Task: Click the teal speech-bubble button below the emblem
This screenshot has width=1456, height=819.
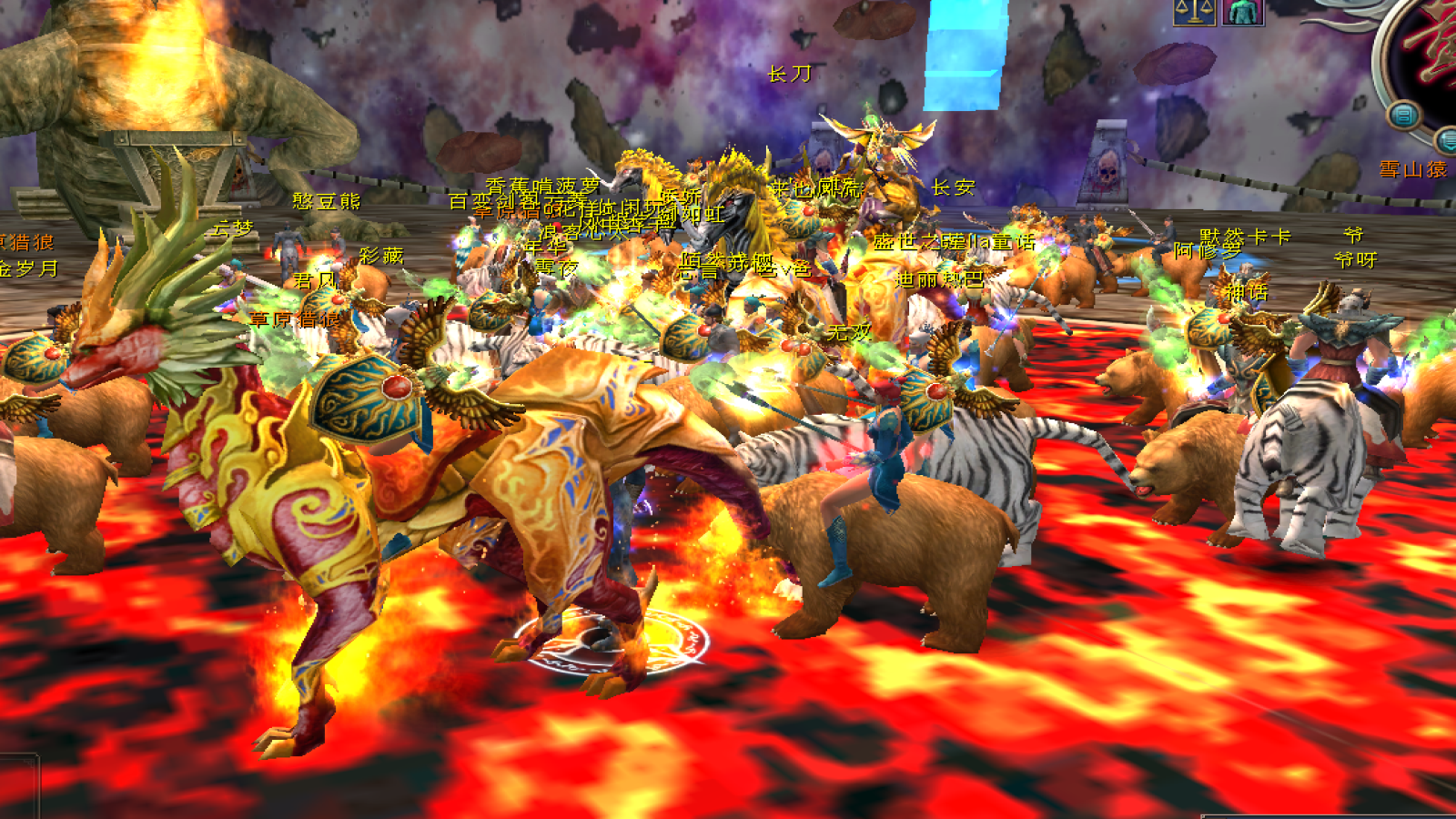Action: point(1447,140)
